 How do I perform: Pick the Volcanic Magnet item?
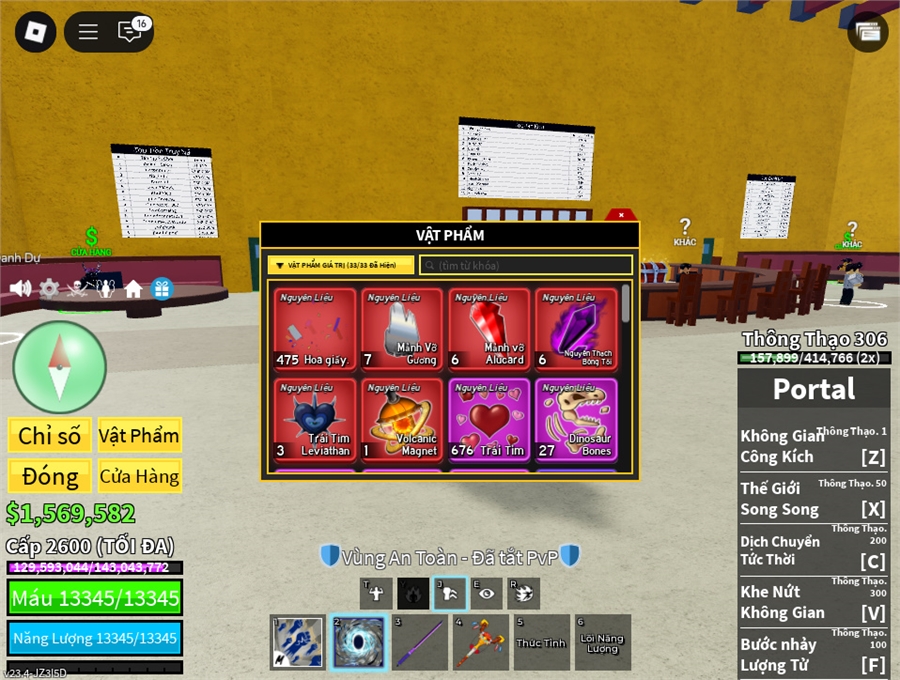402,419
